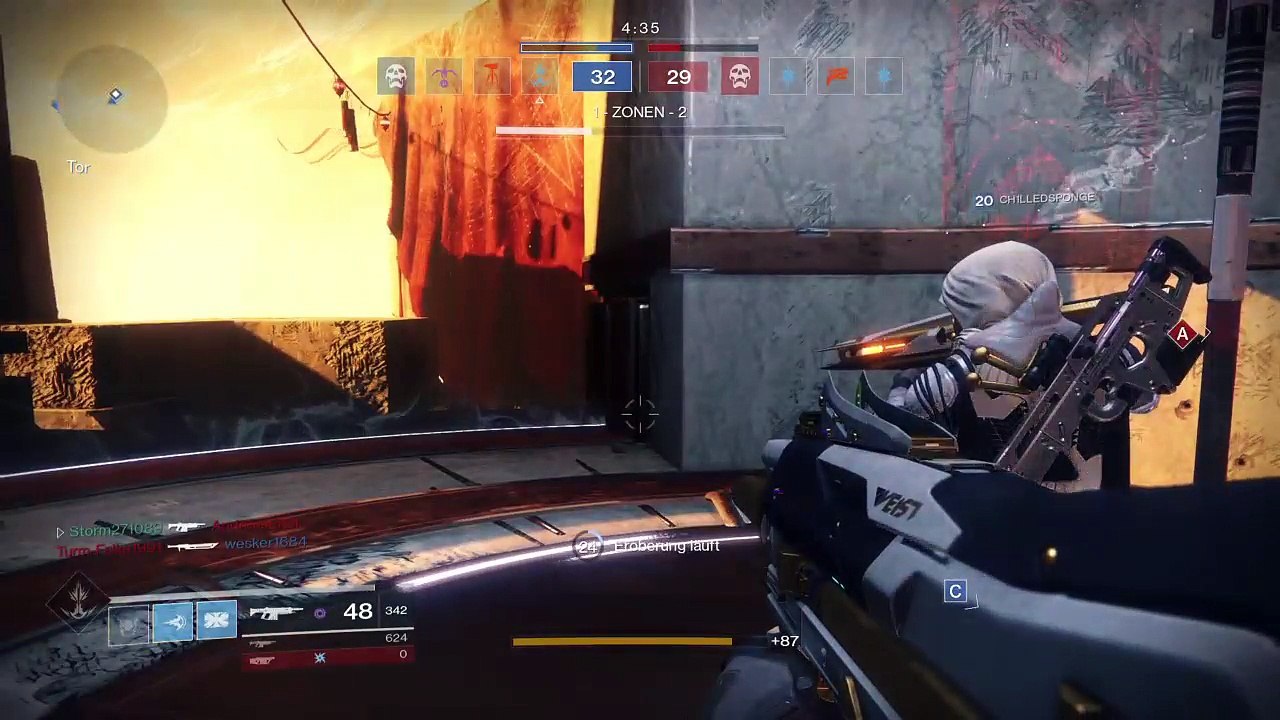
Task: Activate the blue winged-burst ability icon
Action: (172, 622)
